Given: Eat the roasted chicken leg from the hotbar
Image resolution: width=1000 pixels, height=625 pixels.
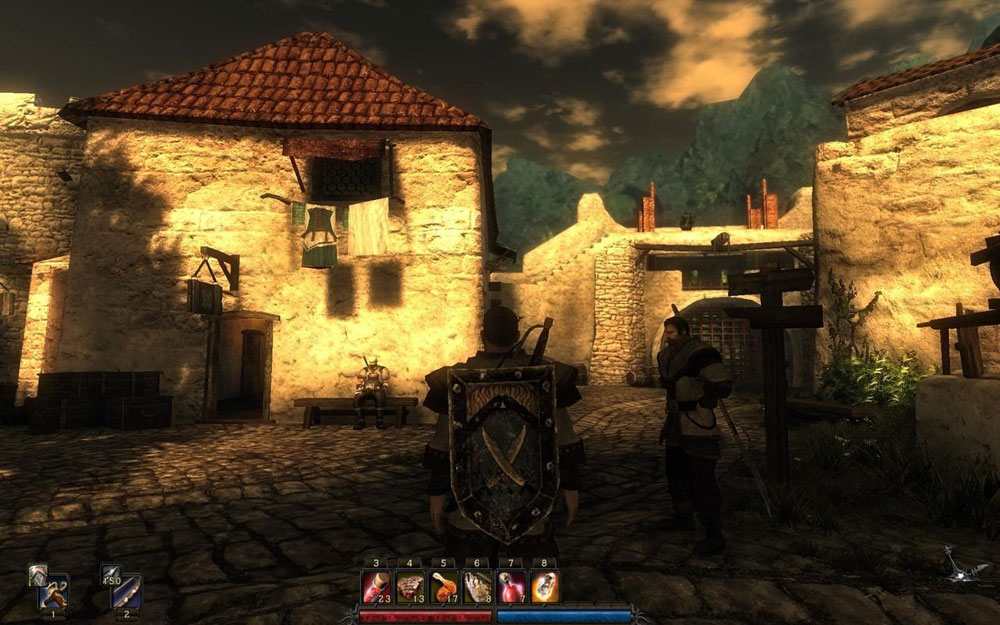Looking at the screenshot, I should (444, 587).
